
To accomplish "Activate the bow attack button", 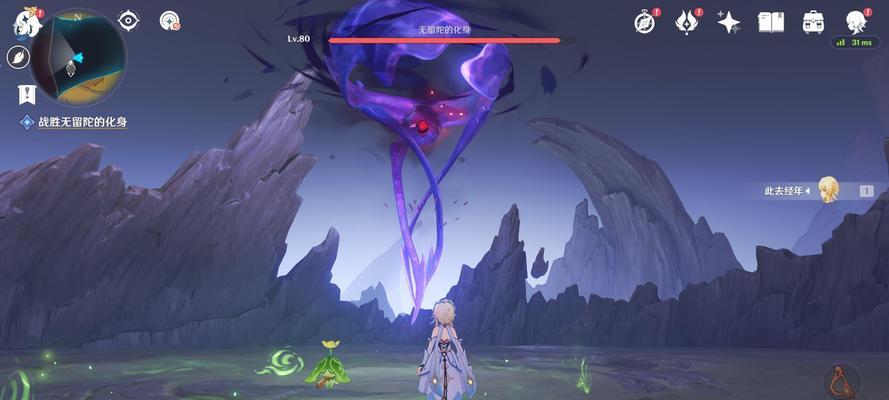I will pos(842,381).
